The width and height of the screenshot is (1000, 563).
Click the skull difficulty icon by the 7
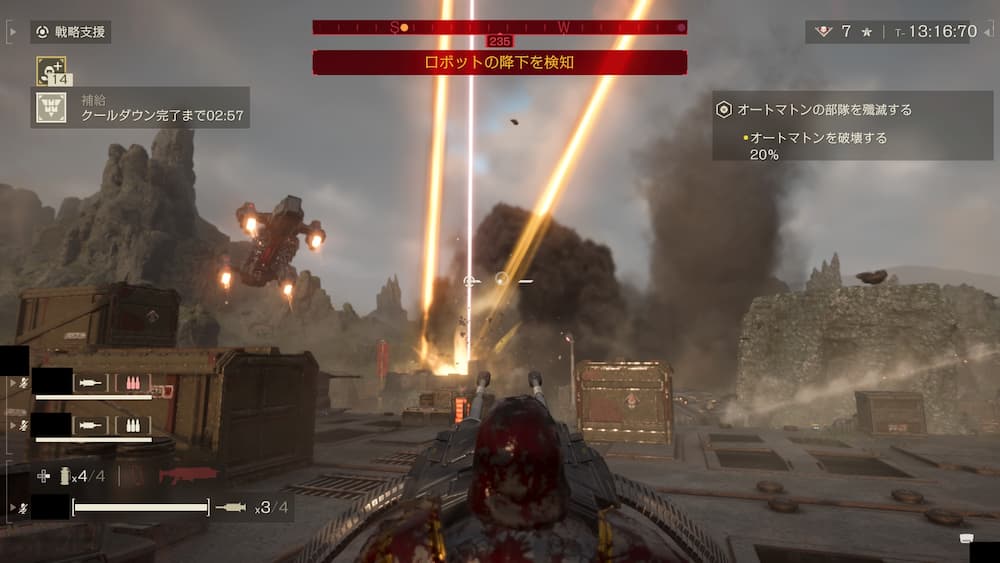823,32
